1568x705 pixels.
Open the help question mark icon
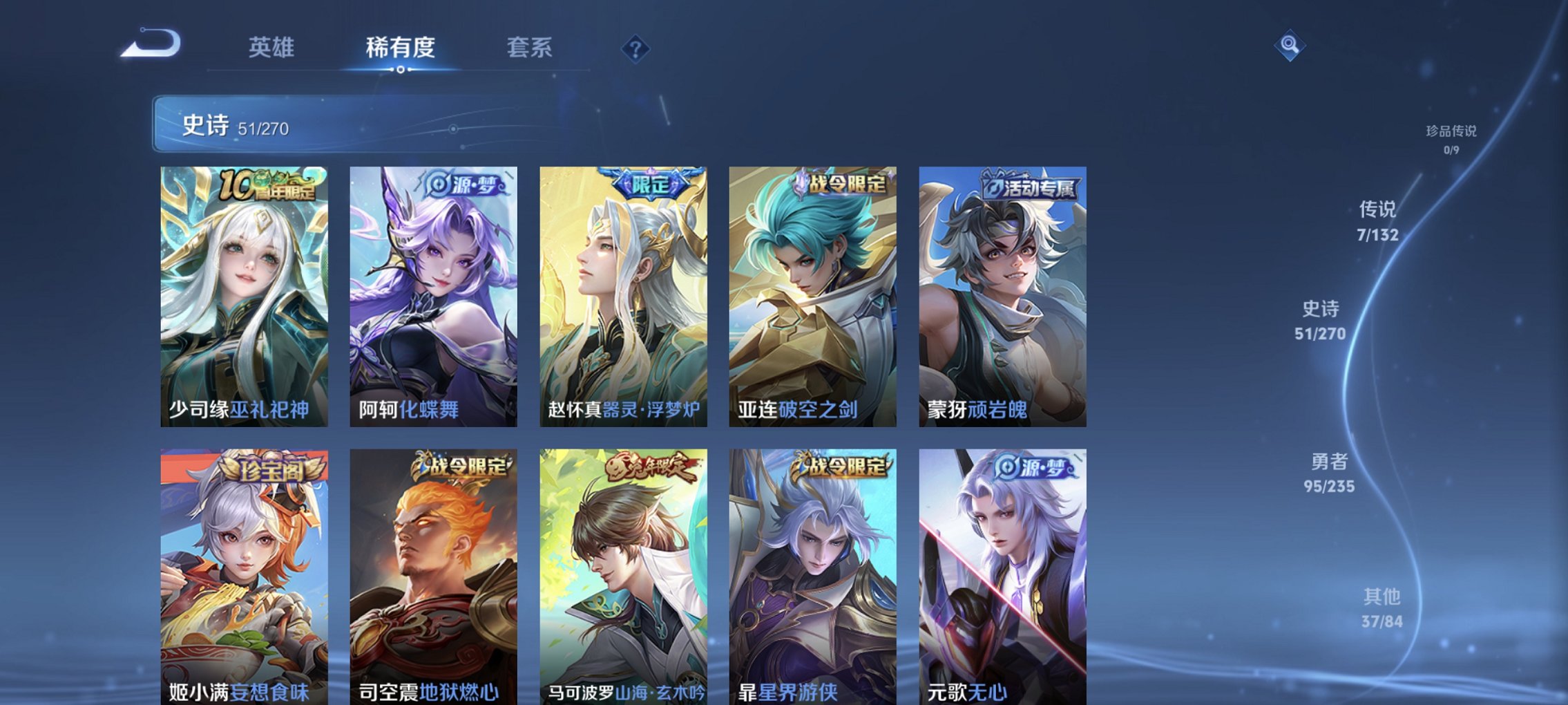[x=636, y=48]
